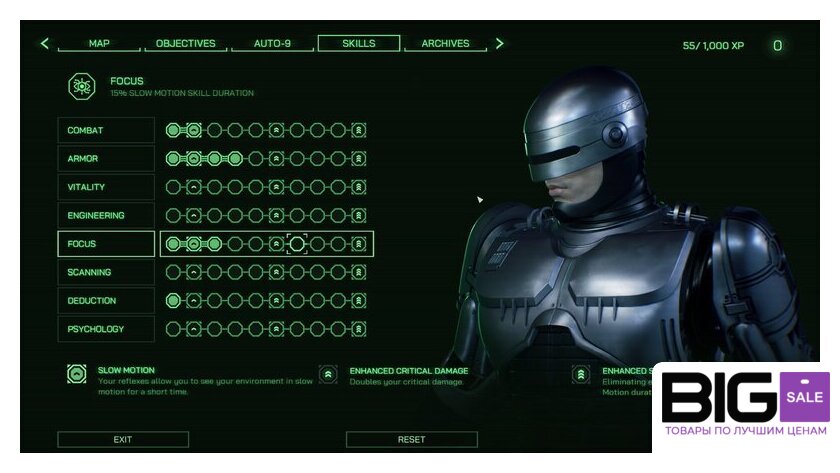
Task: Go to the Archives tab
Action: pyautogui.click(x=445, y=44)
